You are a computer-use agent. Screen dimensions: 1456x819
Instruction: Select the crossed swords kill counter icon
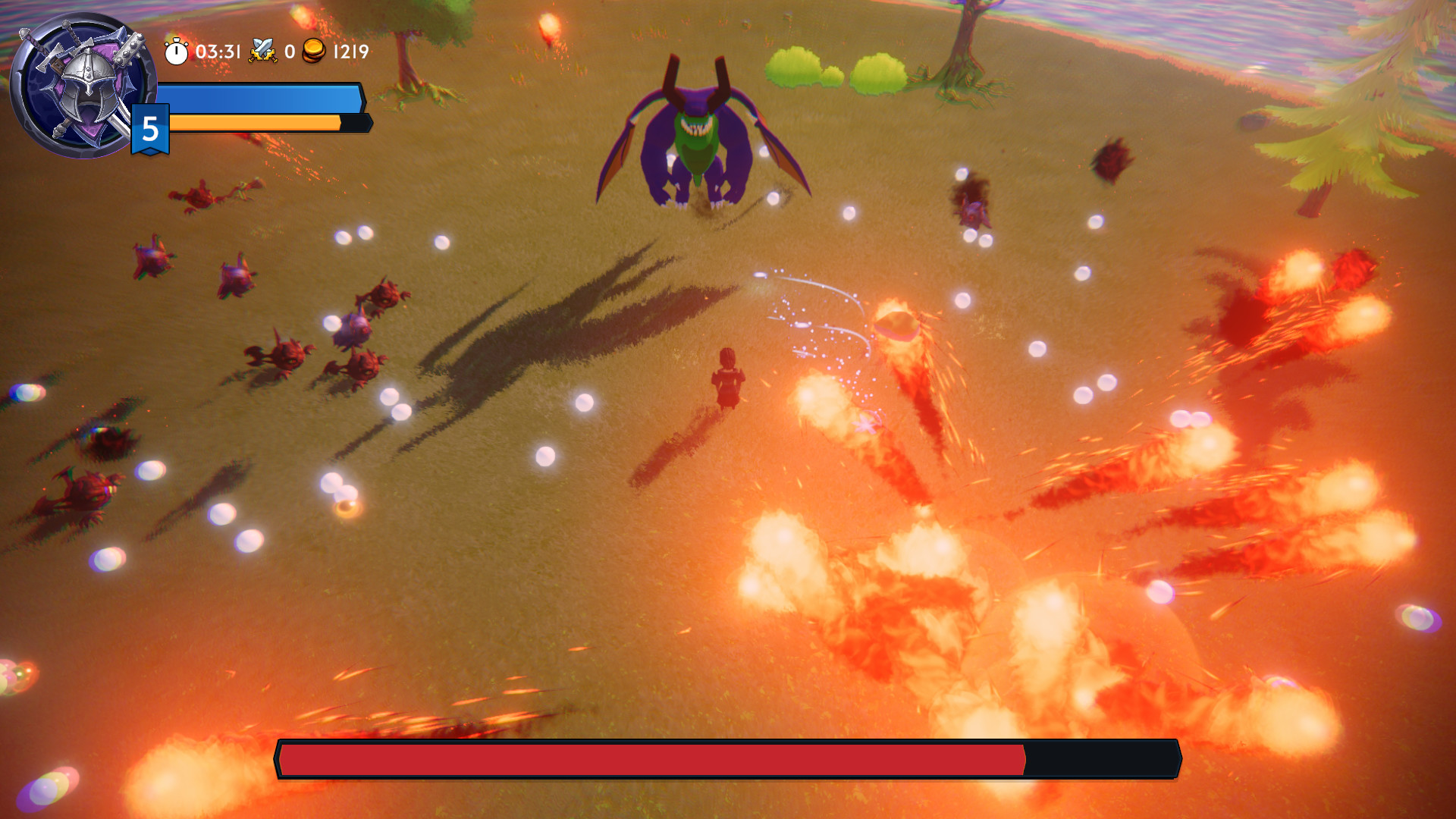coord(262,52)
